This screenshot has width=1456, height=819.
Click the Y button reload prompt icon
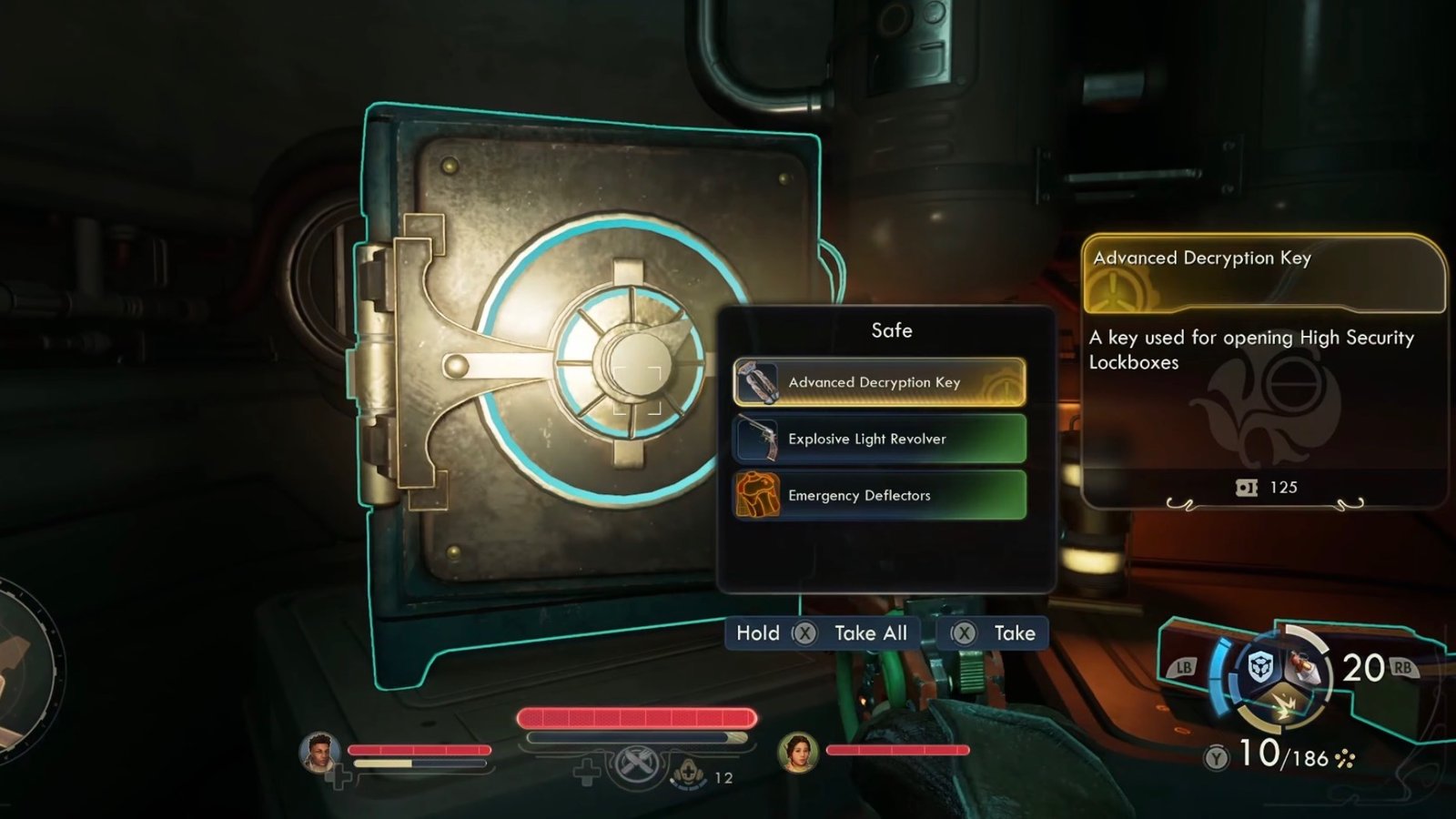pos(1216,758)
